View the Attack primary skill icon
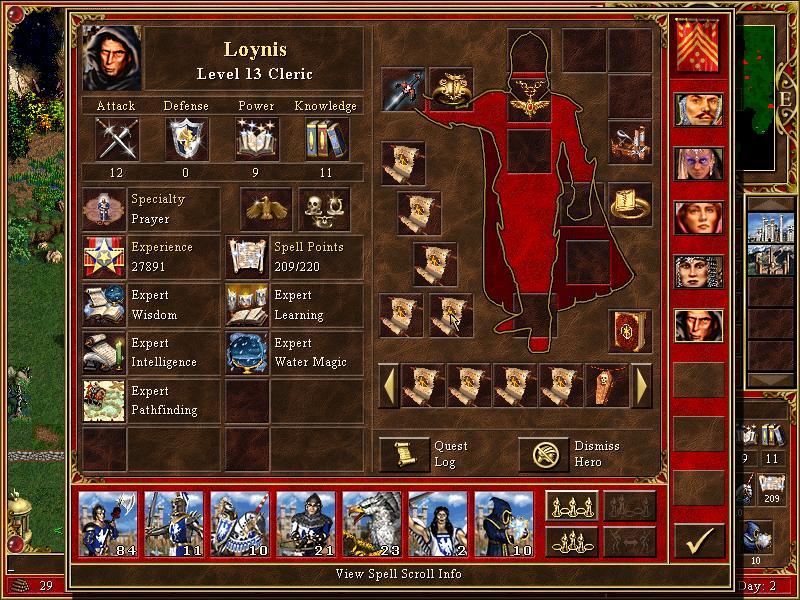The width and height of the screenshot is (800, 600). [x=116, y=138]
